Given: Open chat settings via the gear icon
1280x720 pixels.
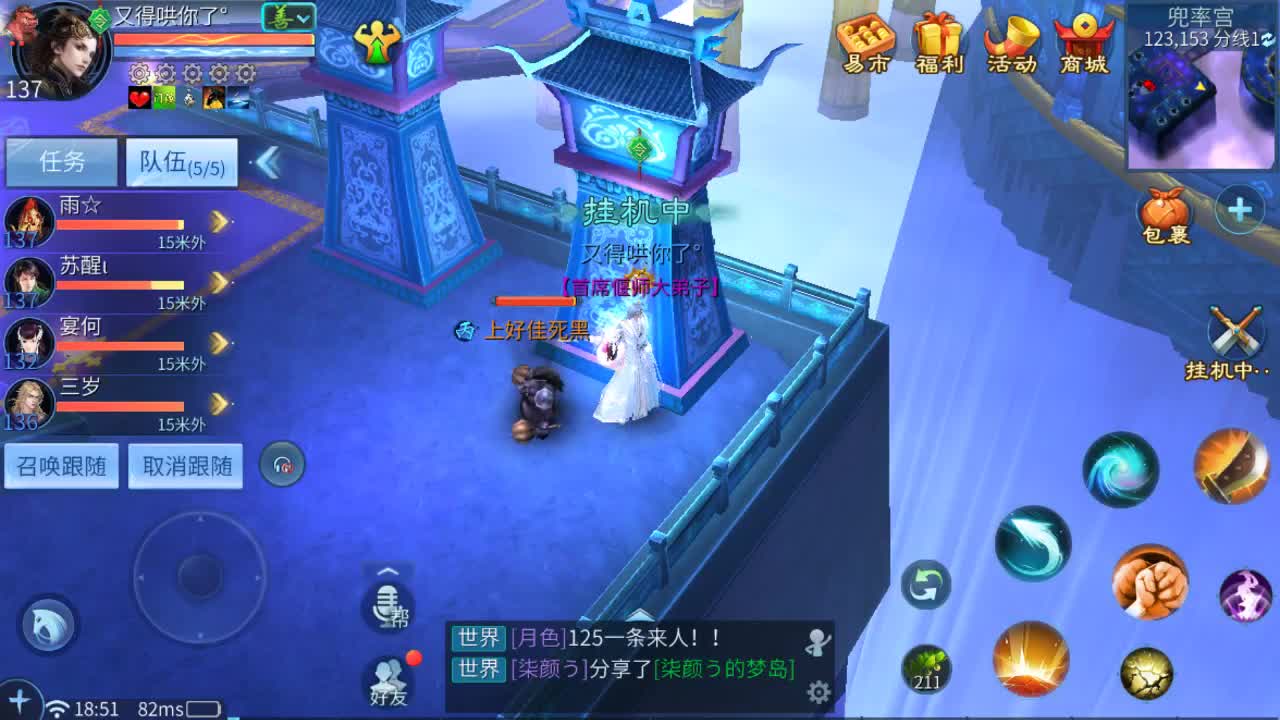Looking at the screenshot, I should [820, 690].
